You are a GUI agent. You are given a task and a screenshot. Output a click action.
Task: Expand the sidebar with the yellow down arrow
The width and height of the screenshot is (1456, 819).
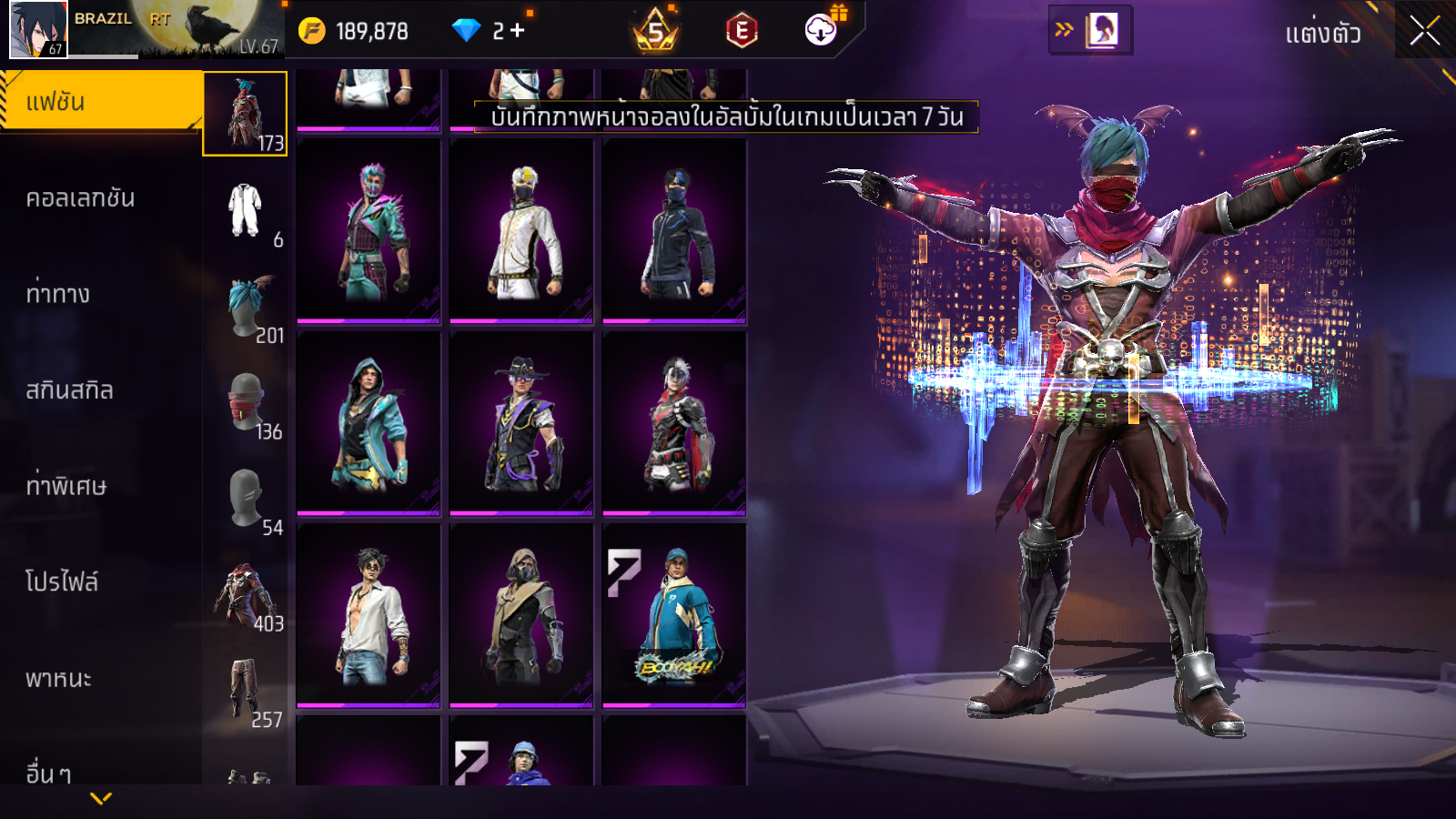[101, 798]
